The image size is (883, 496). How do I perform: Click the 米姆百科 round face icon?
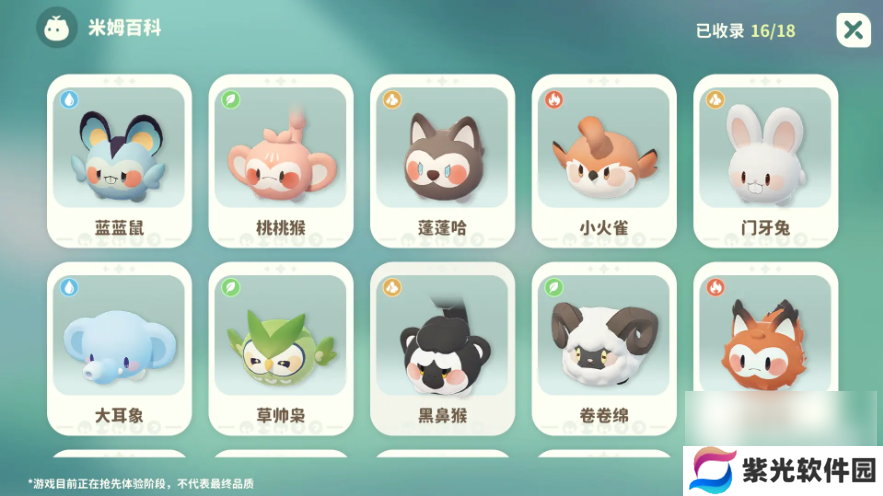(57, 28)
